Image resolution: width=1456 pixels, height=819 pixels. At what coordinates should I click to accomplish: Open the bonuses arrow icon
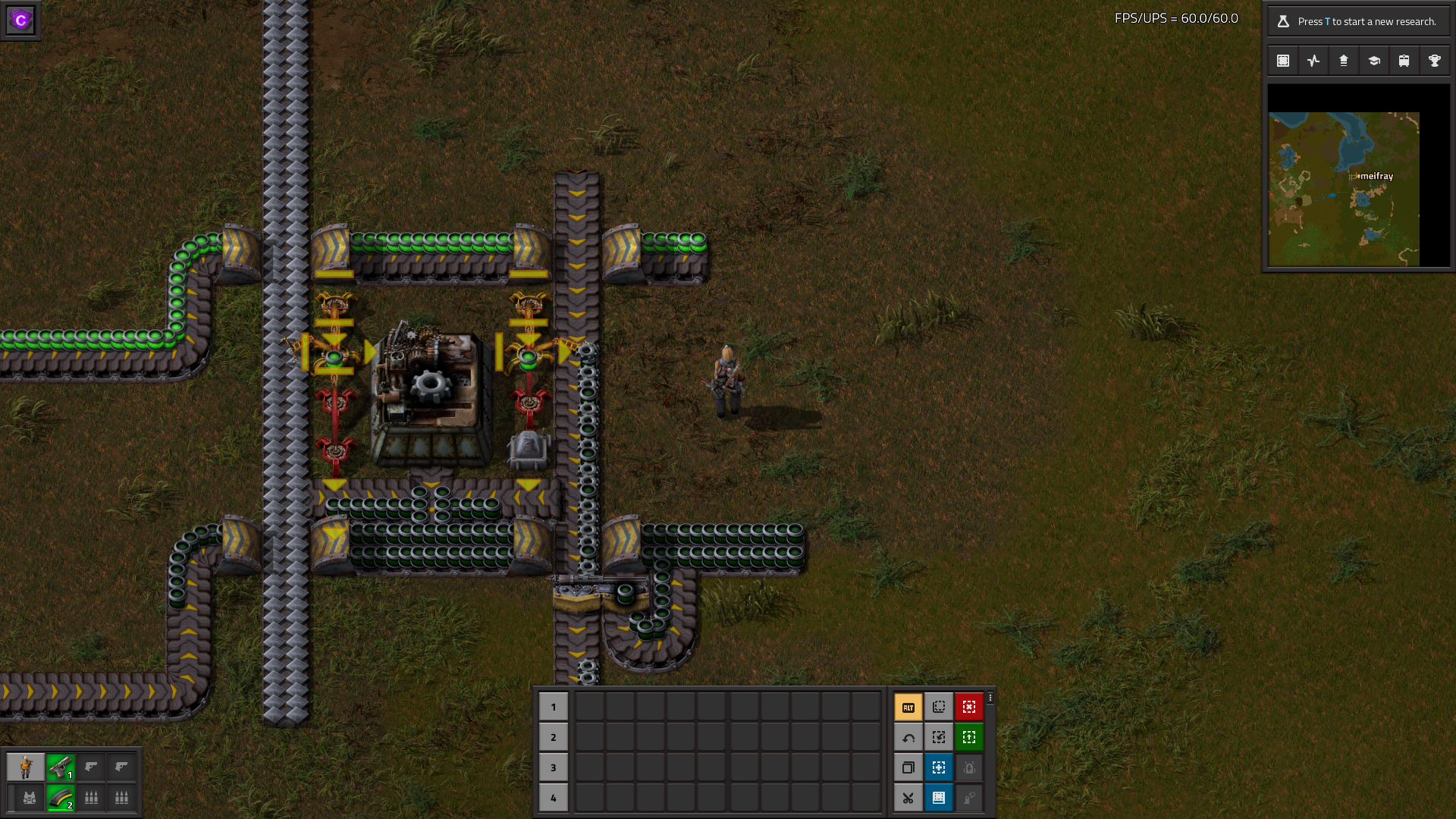pos(1344,61)
